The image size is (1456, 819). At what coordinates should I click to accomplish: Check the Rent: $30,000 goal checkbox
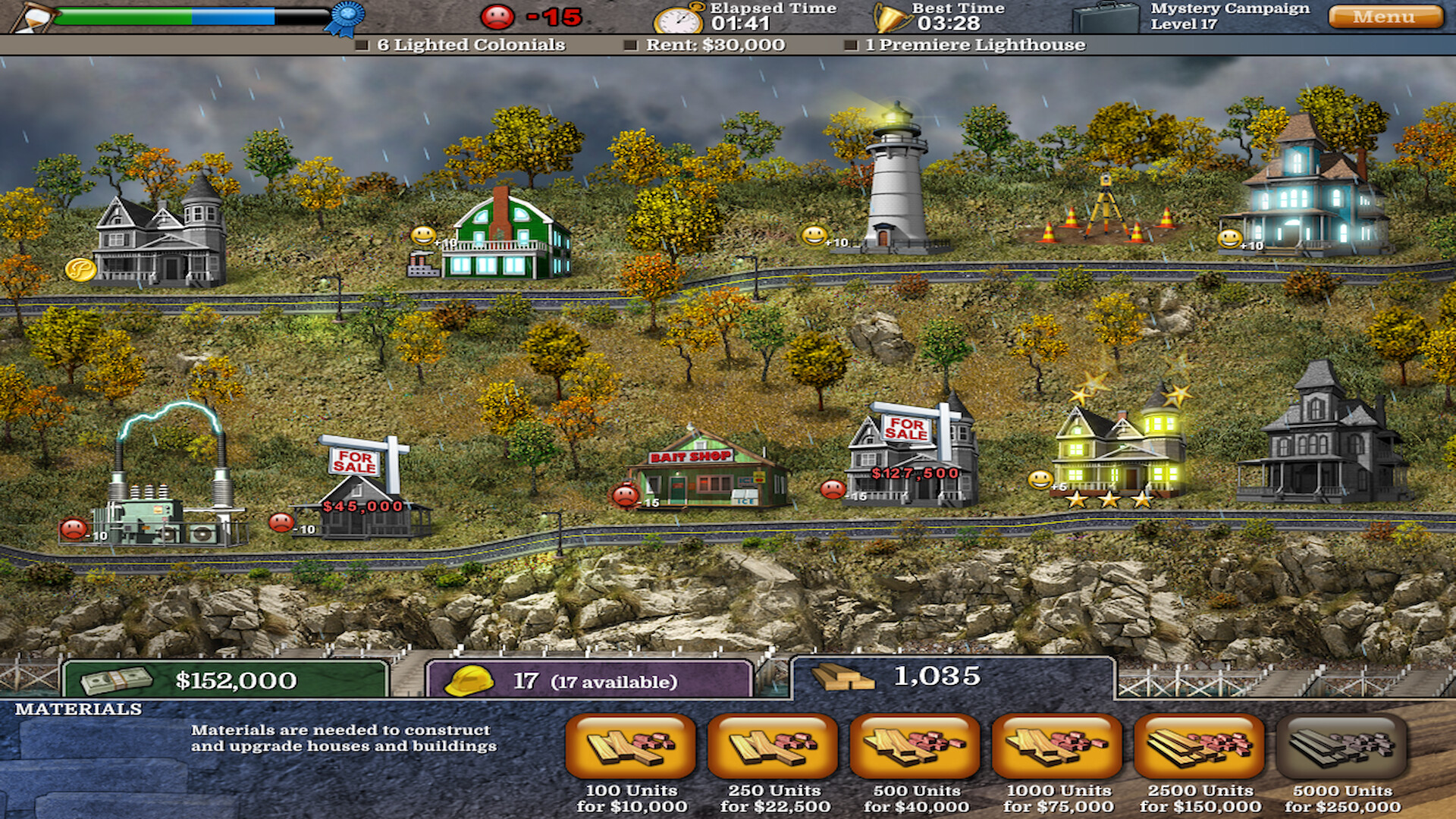[x=629, y=45]
